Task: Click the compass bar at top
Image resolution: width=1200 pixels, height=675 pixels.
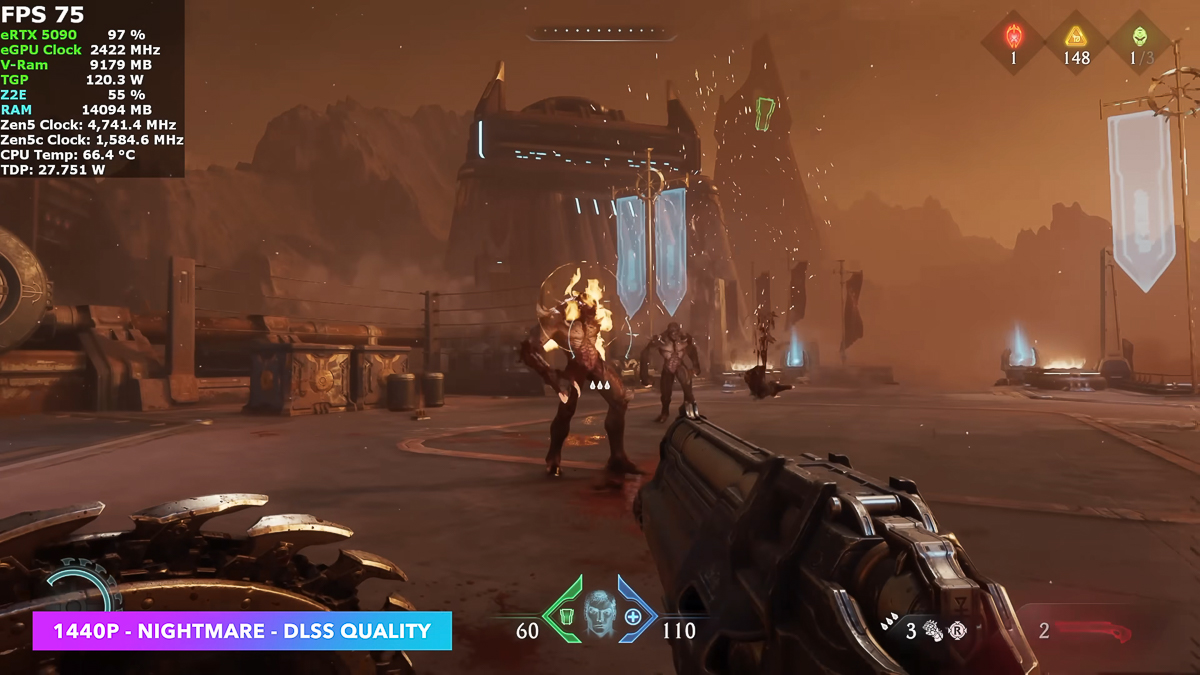Action: pyautogui.click(x=601, y=33)
